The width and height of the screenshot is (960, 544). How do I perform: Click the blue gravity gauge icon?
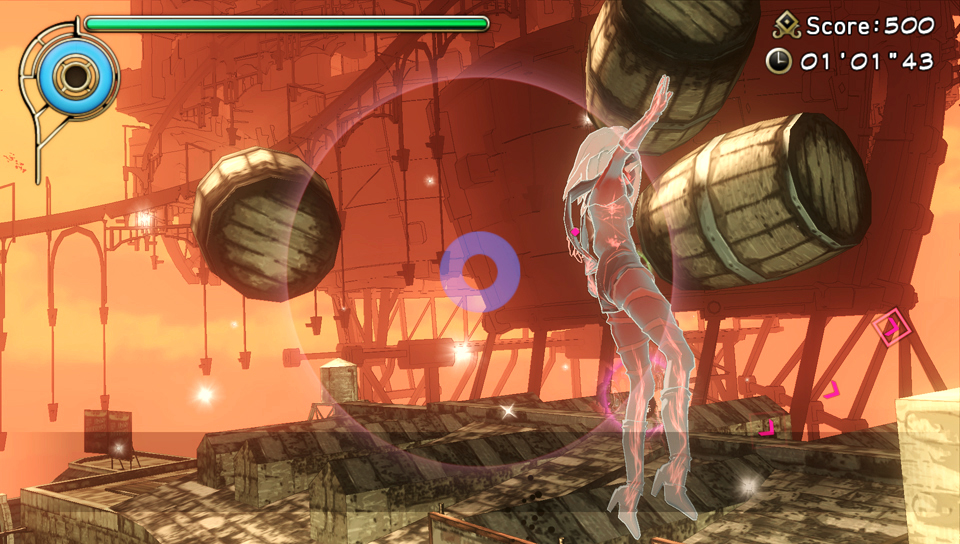point(74,73)
